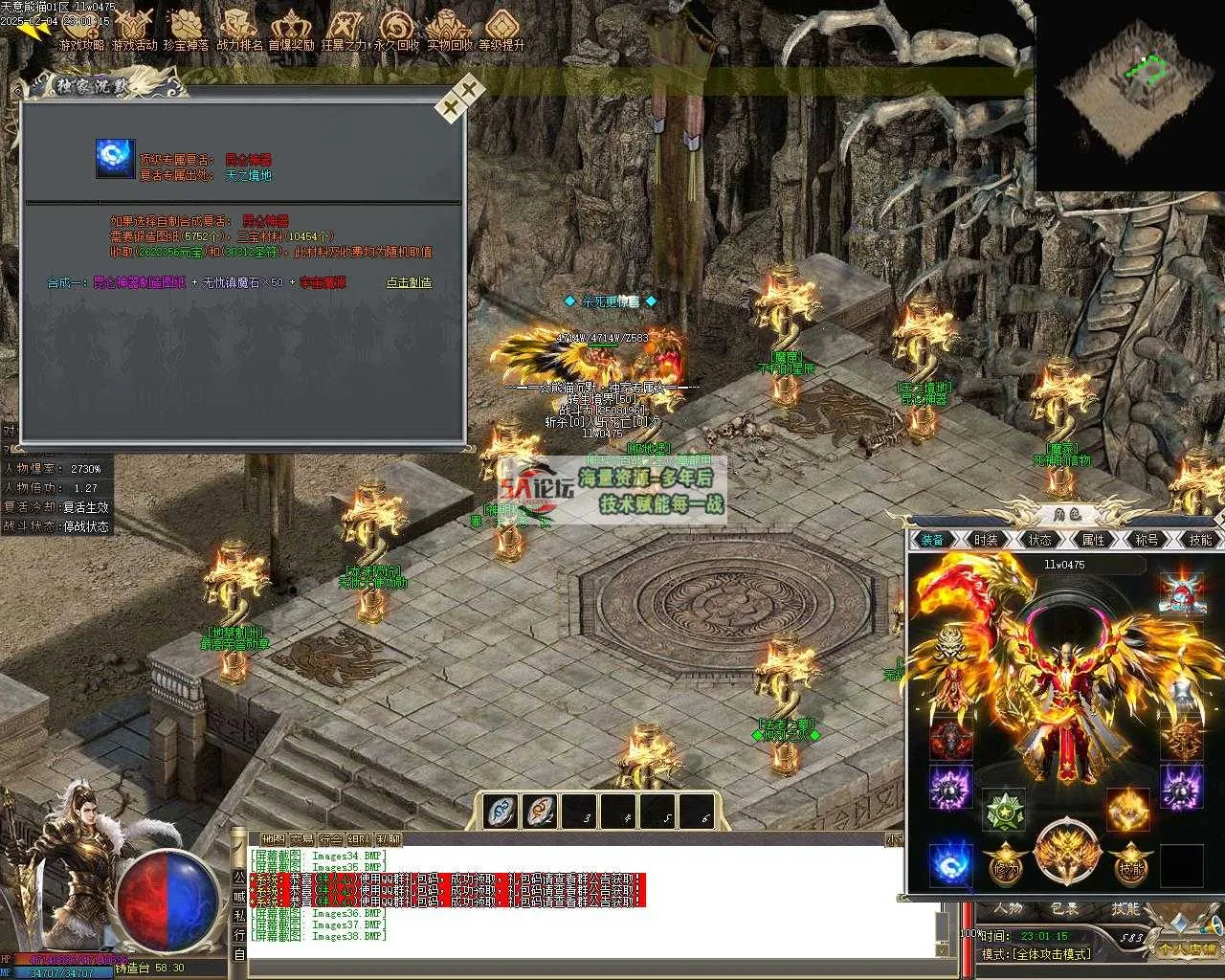This screenshot has width=1225, height=980.
Task: Open the 称号 titles tab
Action: pyautogui.click(x=1147, y=540)
